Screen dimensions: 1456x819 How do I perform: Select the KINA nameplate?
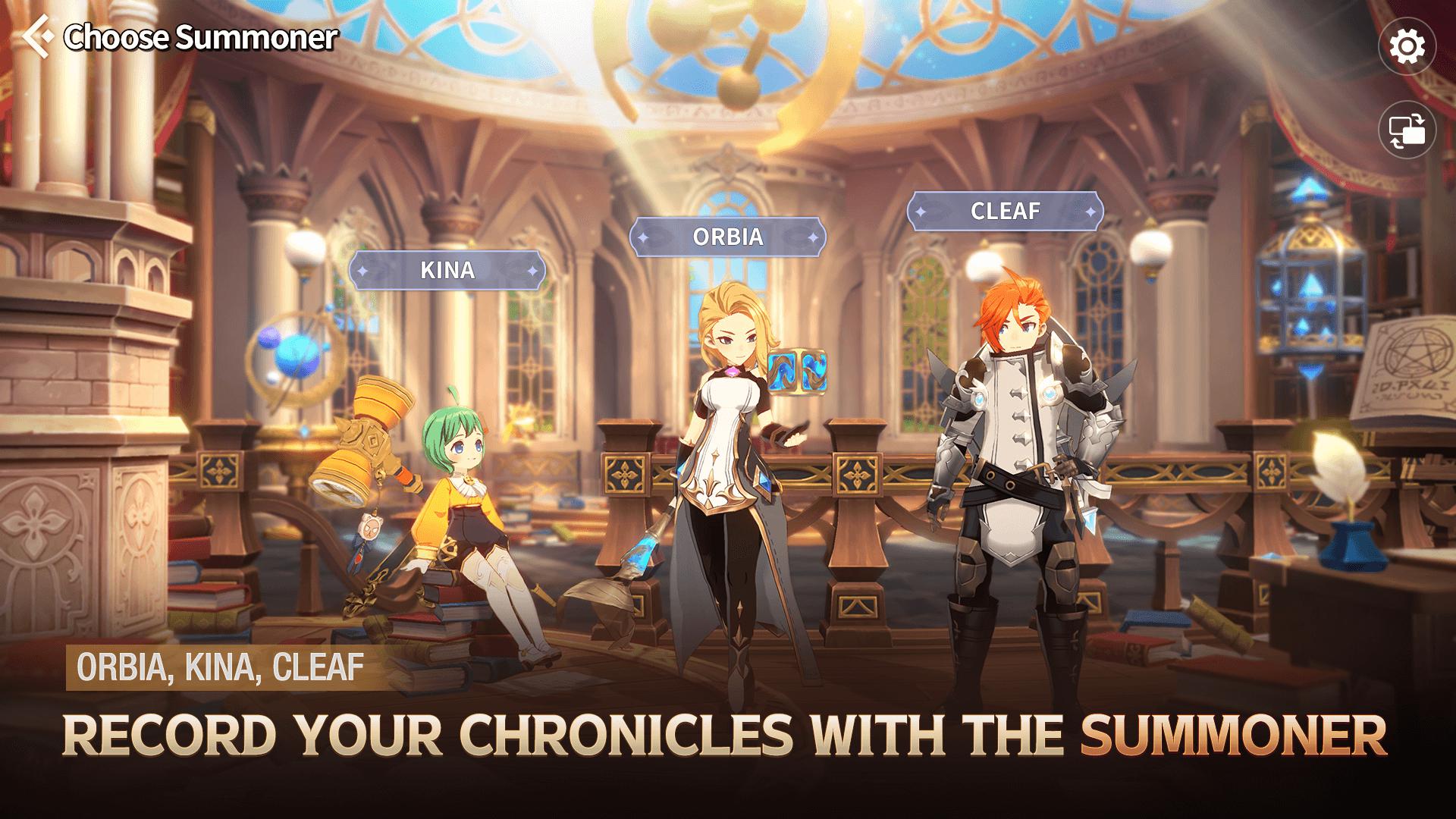pyautogui.click(x=447, y=269)
